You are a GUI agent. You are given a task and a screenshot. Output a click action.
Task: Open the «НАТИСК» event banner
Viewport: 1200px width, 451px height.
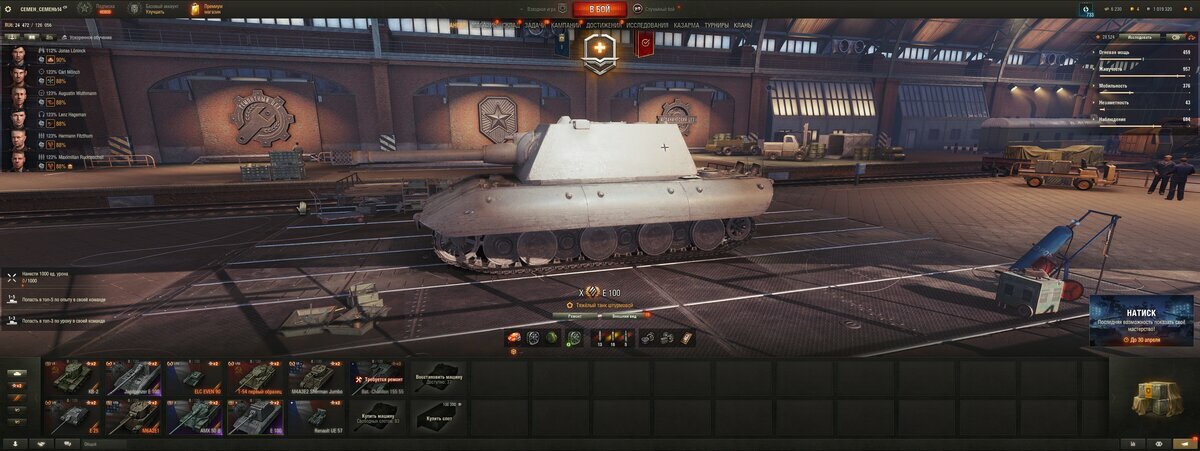tap(1141, 321)
